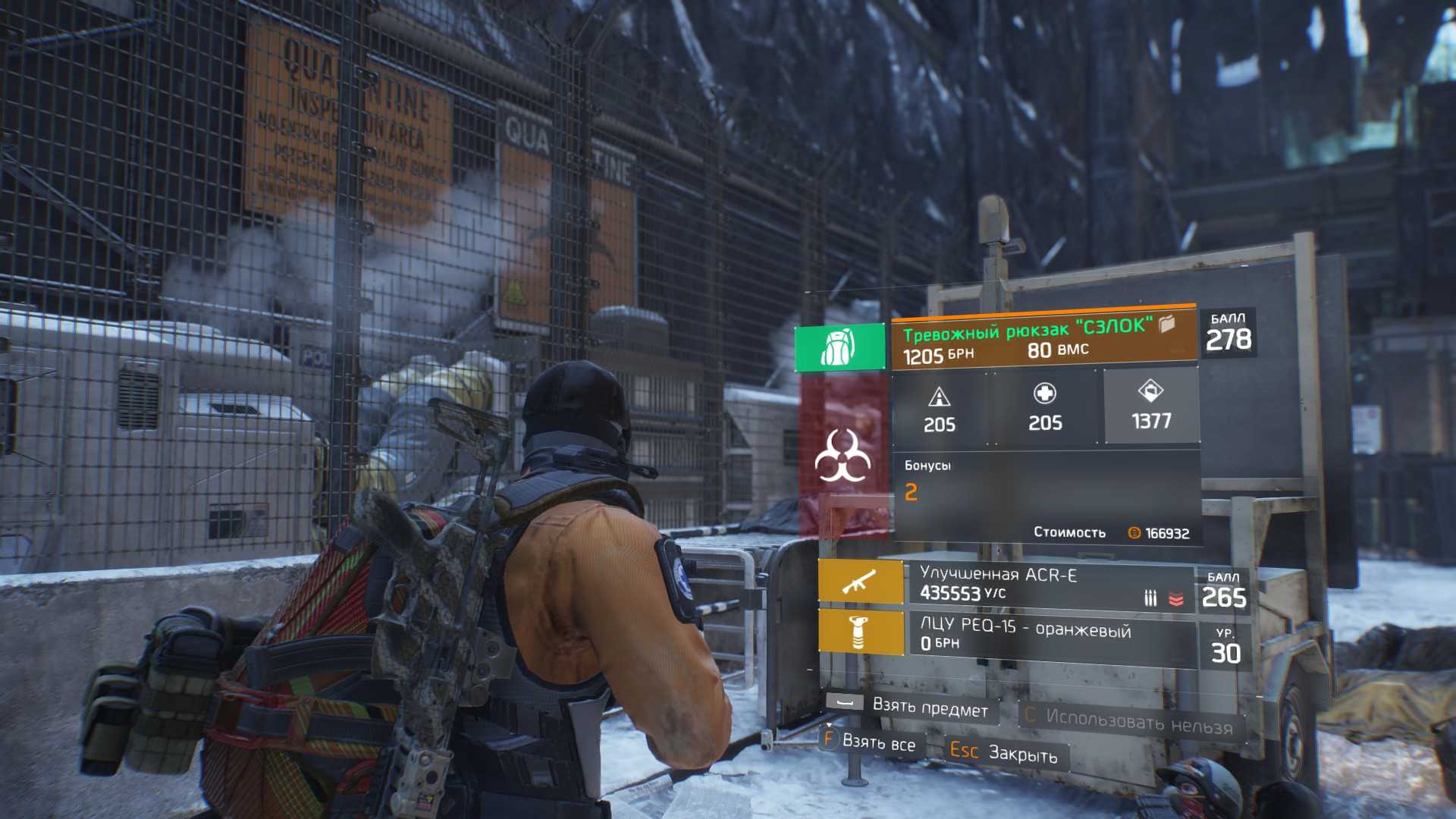Choose Взять все to loot everything
This screenshot has width=1456, height=819.
pyautogui.click(x=869, y=741)
